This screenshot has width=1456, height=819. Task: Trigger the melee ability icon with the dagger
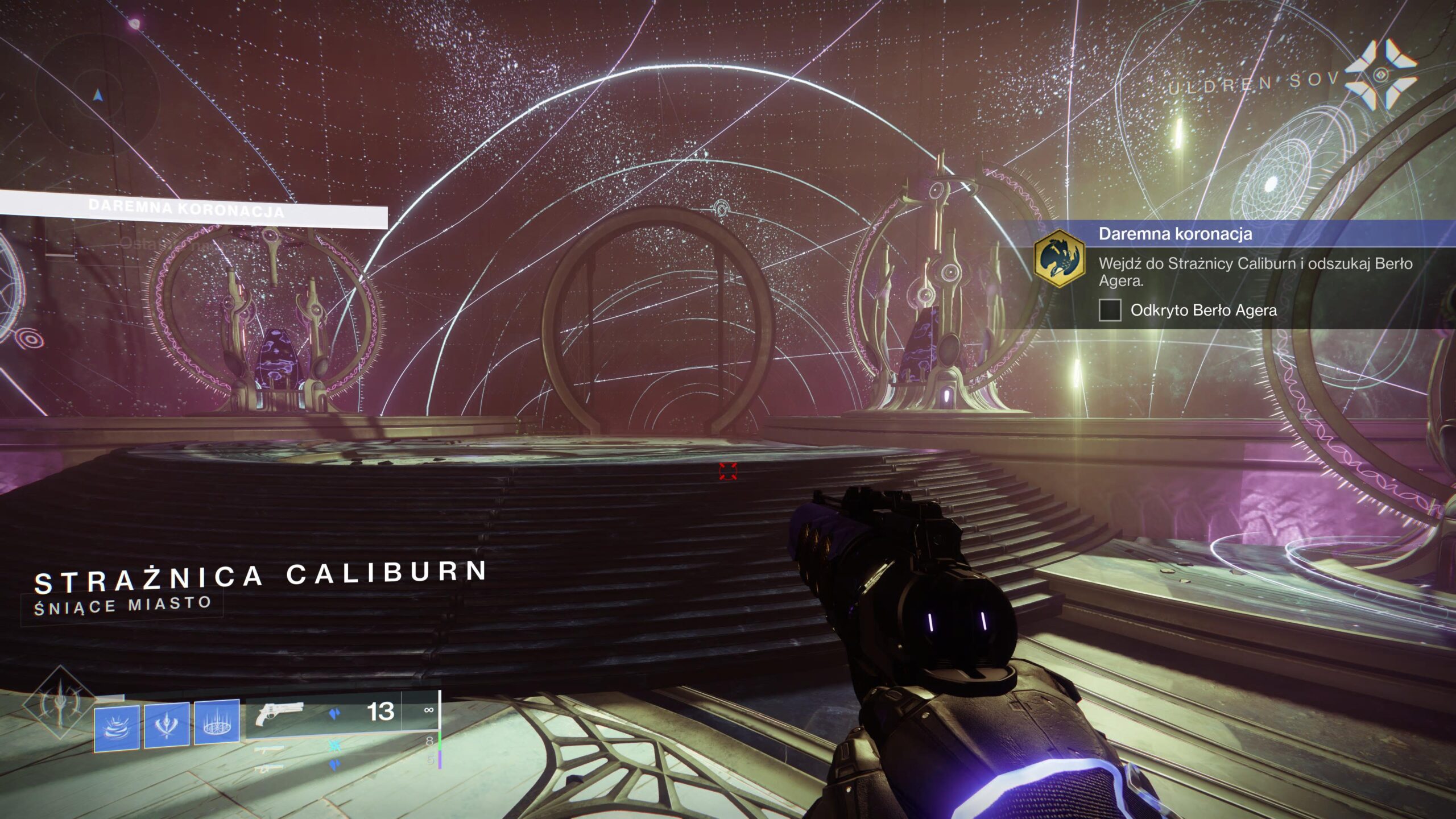click(x=167, y=725)
